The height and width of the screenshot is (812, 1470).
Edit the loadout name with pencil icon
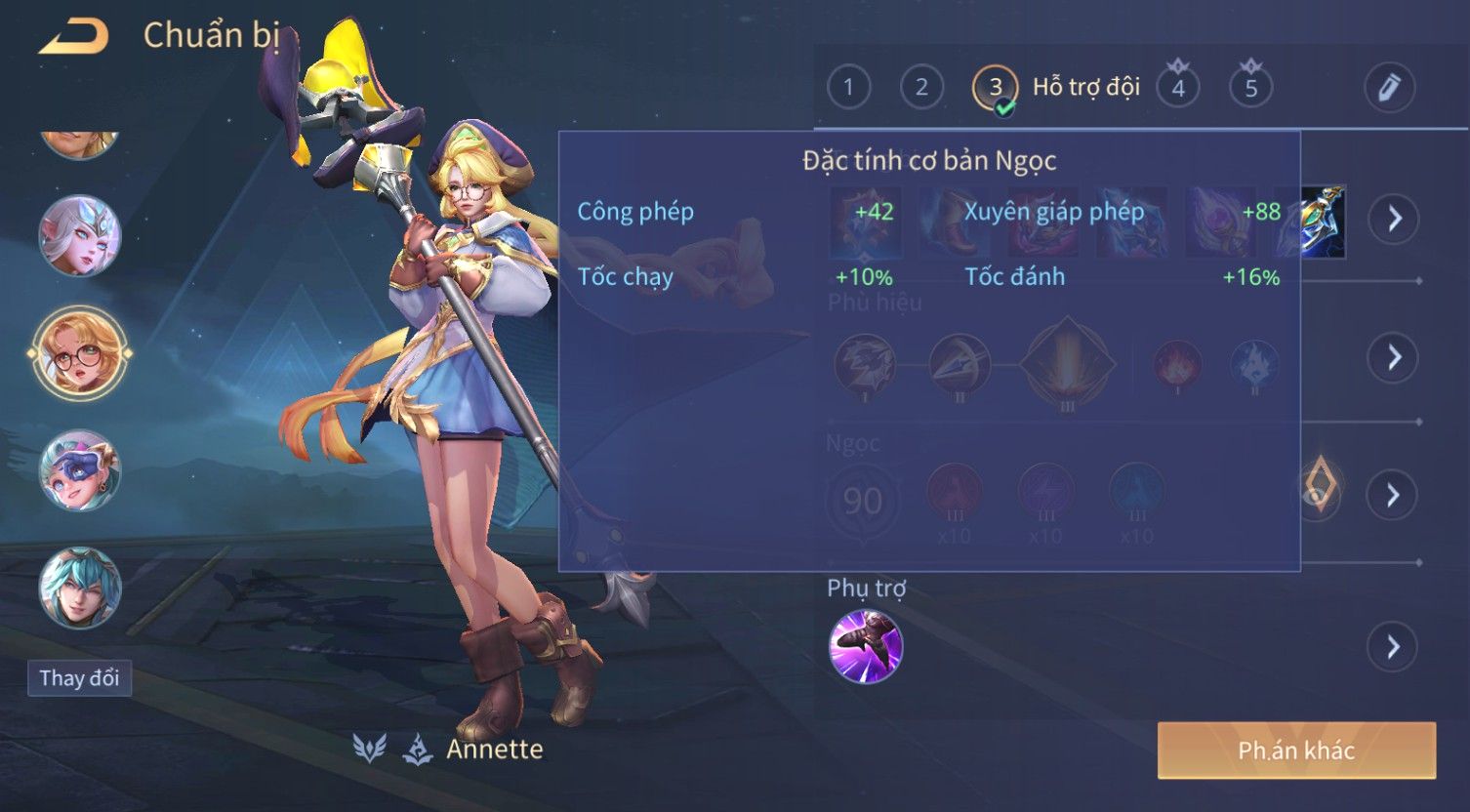pyautogui.click(x=1389, y=88)
